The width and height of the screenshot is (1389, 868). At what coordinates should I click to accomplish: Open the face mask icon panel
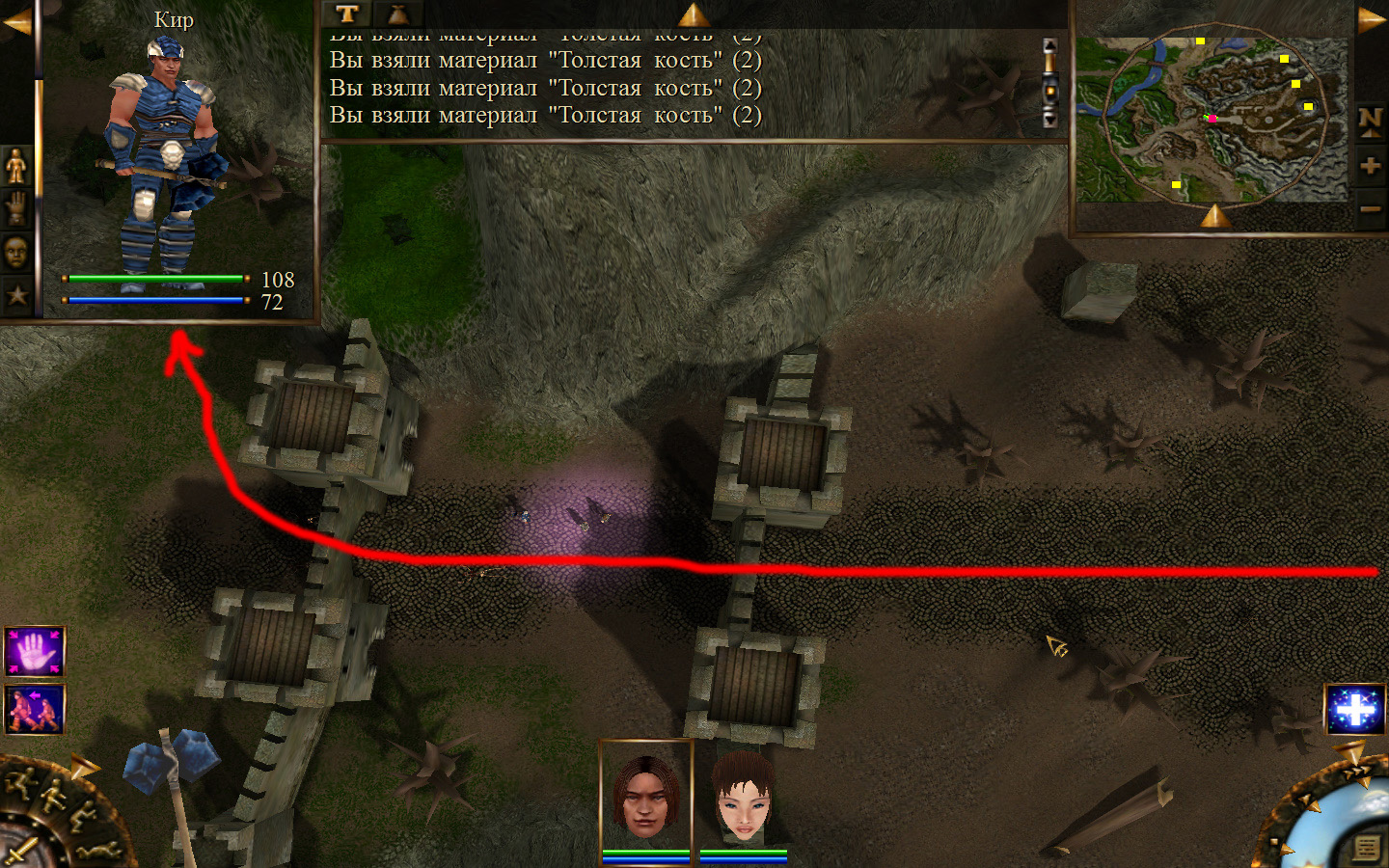(x=16, y=253)
